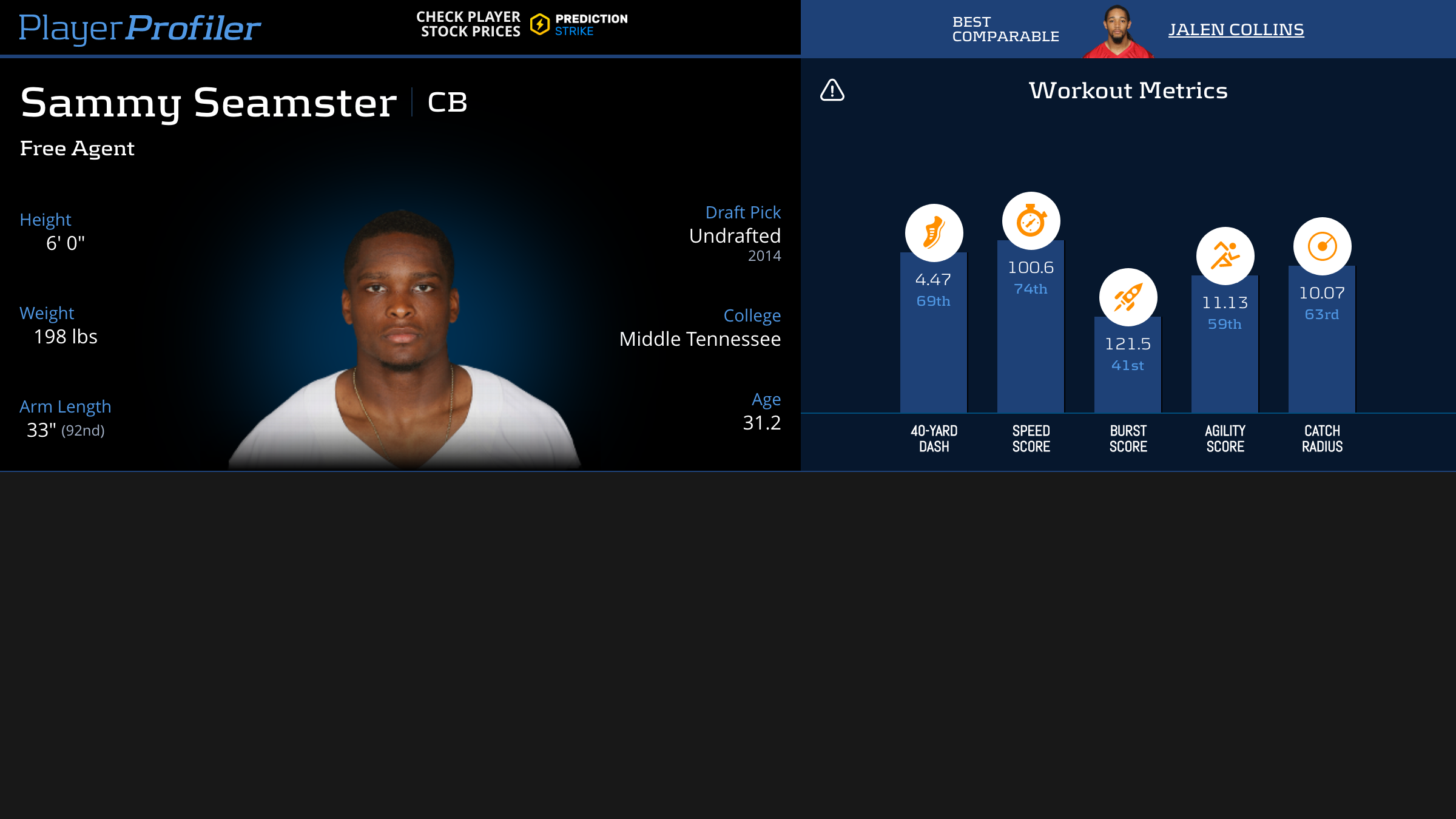
Task: Click the warning triangle icon
Action: (x=832, y=90)
